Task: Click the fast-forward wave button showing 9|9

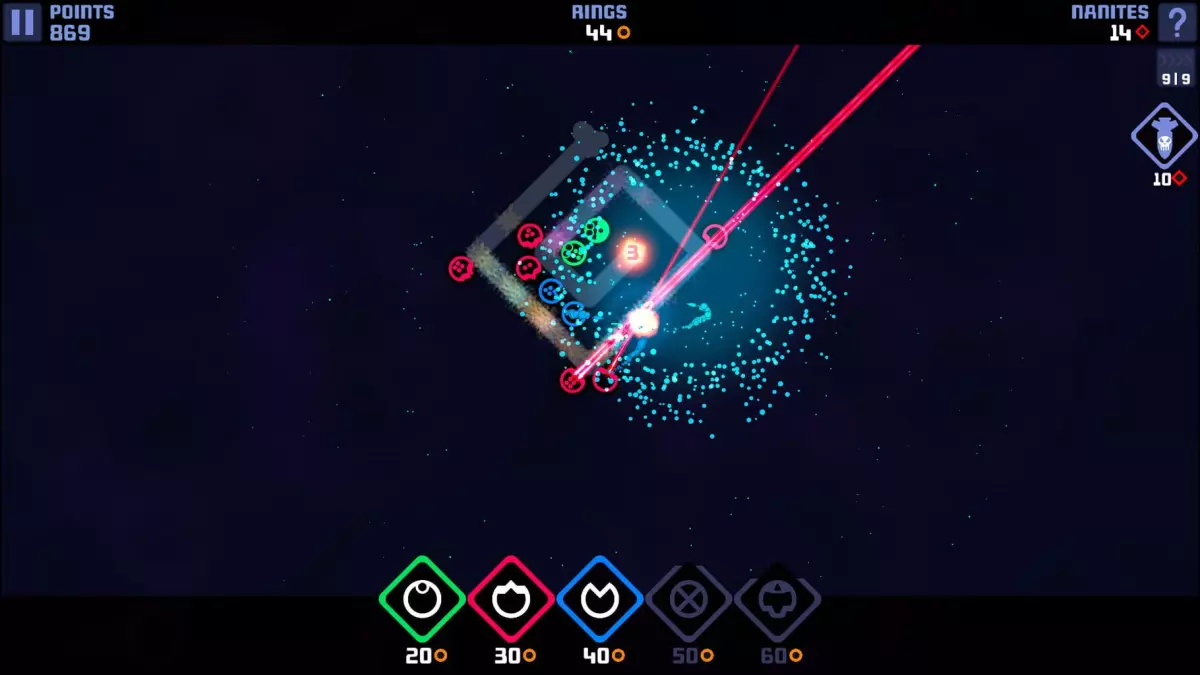Action: pos(1176,69)
